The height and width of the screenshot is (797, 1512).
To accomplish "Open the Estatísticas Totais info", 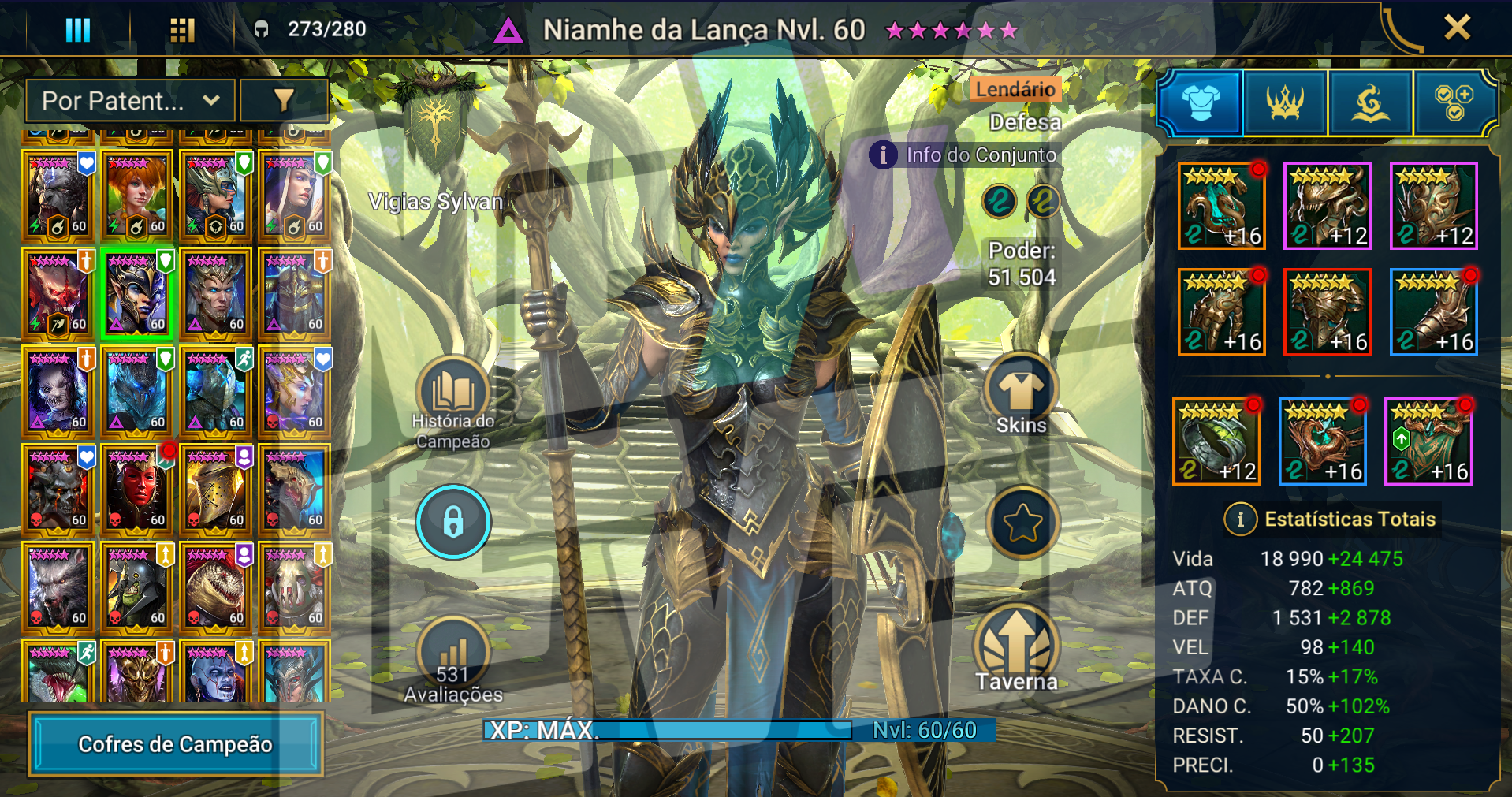I will click(1240, 520).
